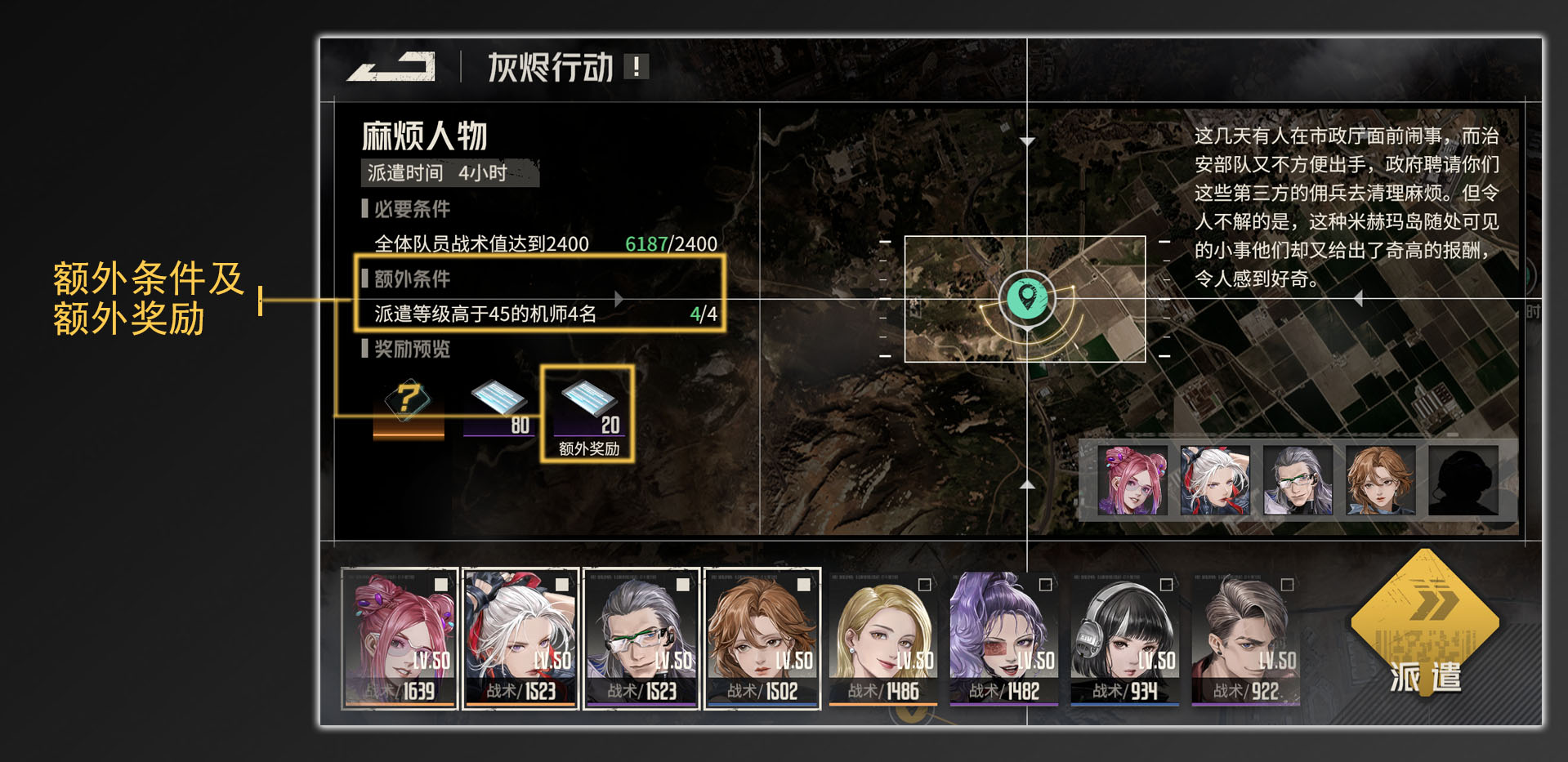Click the blueprint reward icon showing 80

498,398
